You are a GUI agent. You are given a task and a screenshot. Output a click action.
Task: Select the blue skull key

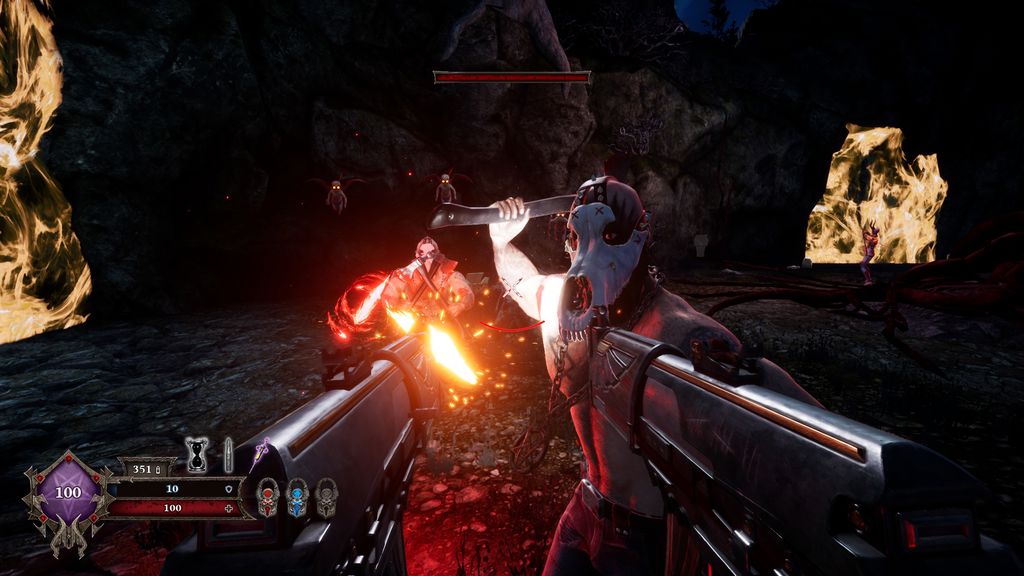[x=297, y=497]
